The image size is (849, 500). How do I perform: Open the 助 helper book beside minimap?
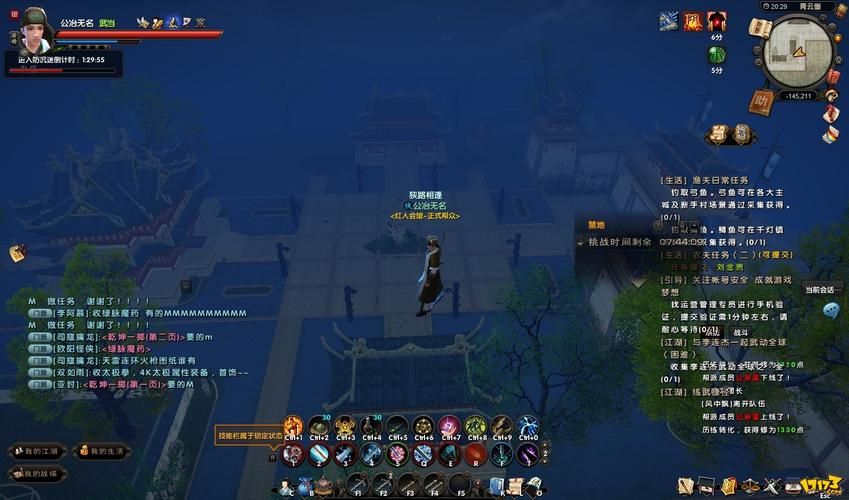(x=763, y=102)
